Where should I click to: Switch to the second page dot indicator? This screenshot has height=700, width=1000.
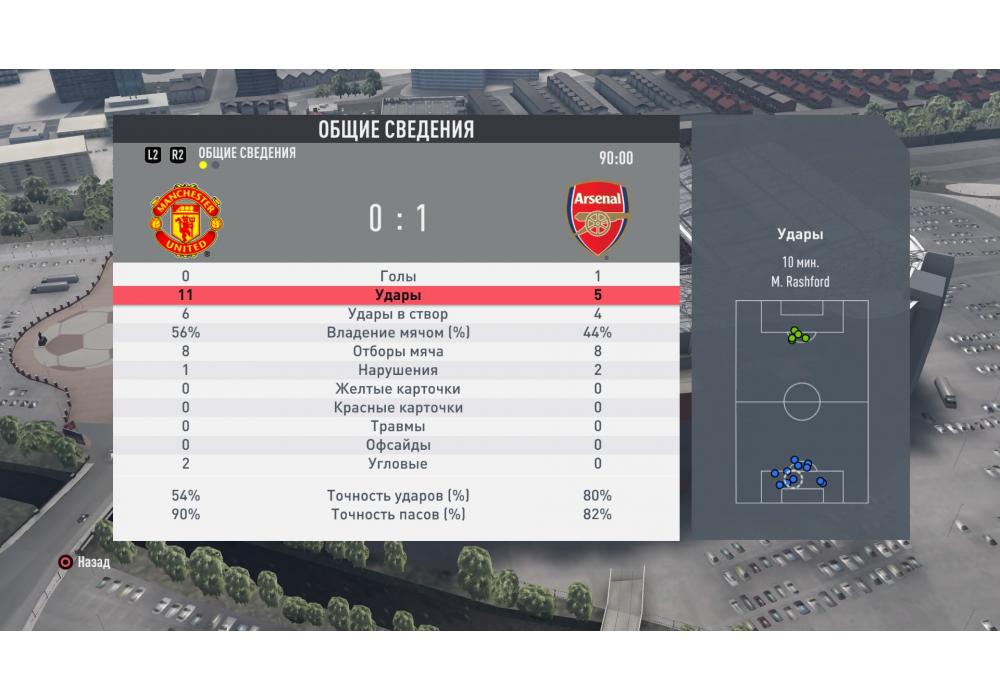click(216, 166)
